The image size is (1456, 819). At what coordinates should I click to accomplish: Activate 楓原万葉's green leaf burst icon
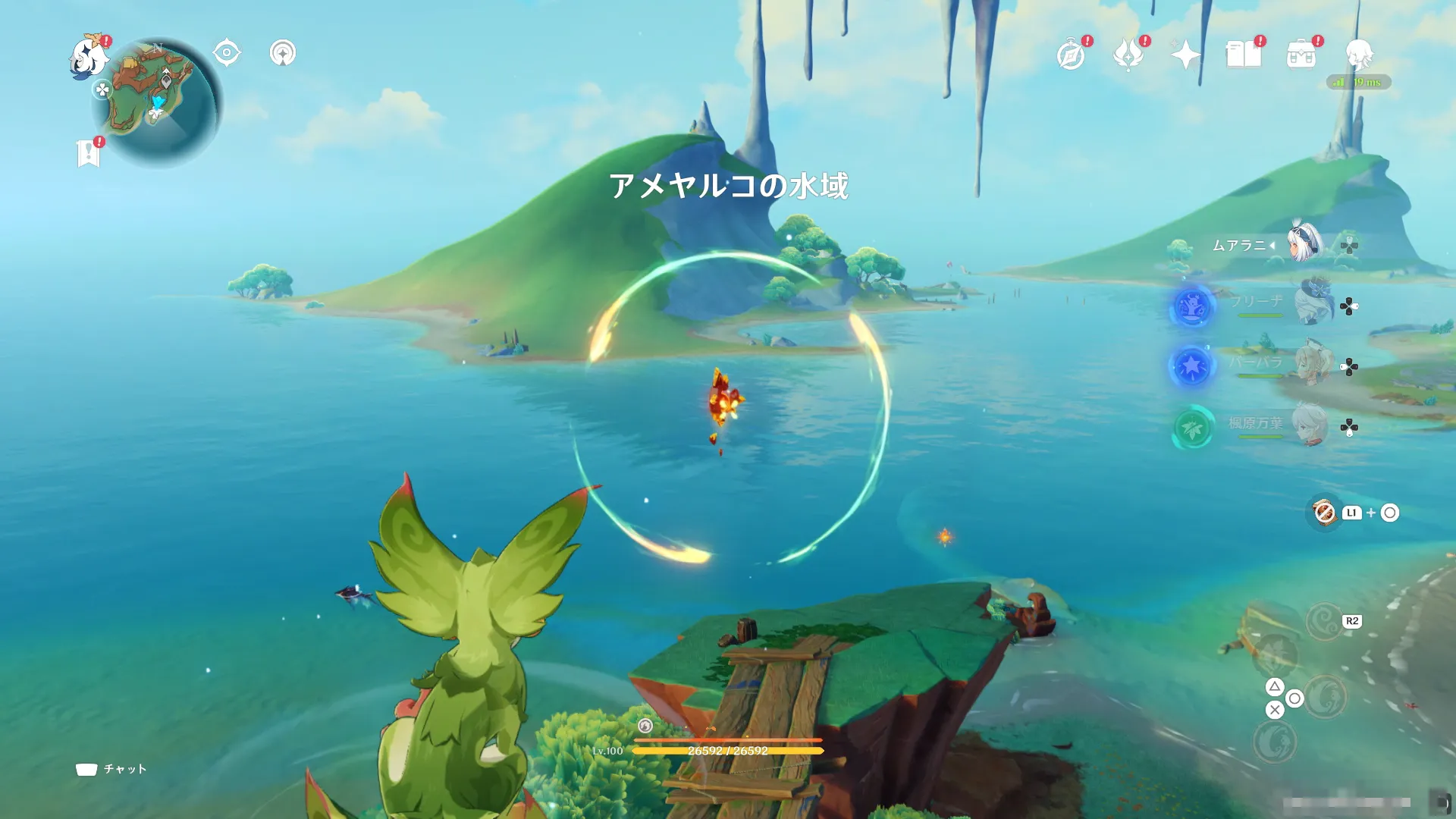(x=1192, y=428)
